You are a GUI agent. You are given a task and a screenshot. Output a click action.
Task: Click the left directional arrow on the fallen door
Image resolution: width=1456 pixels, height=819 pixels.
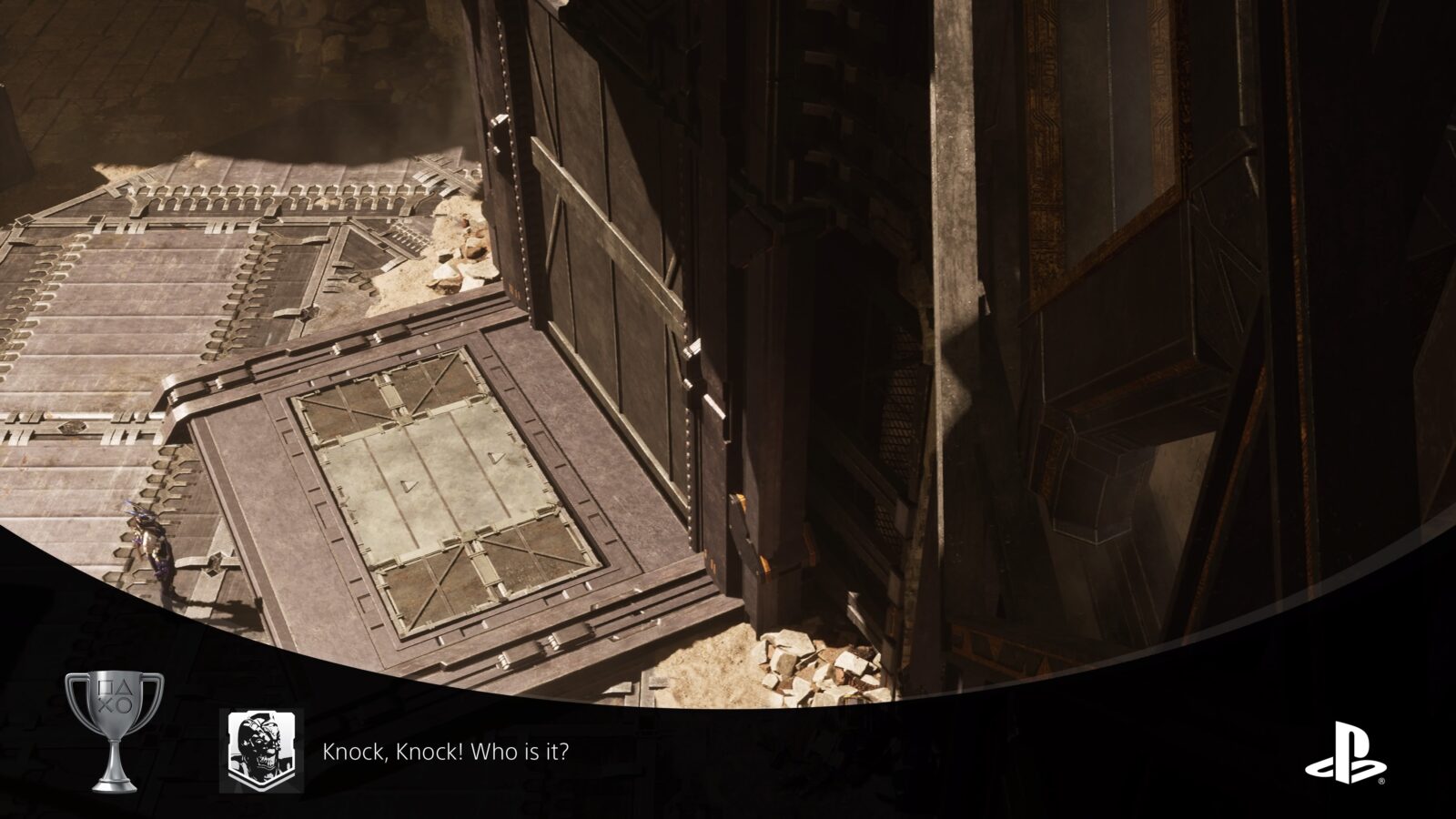pos(409,485)
